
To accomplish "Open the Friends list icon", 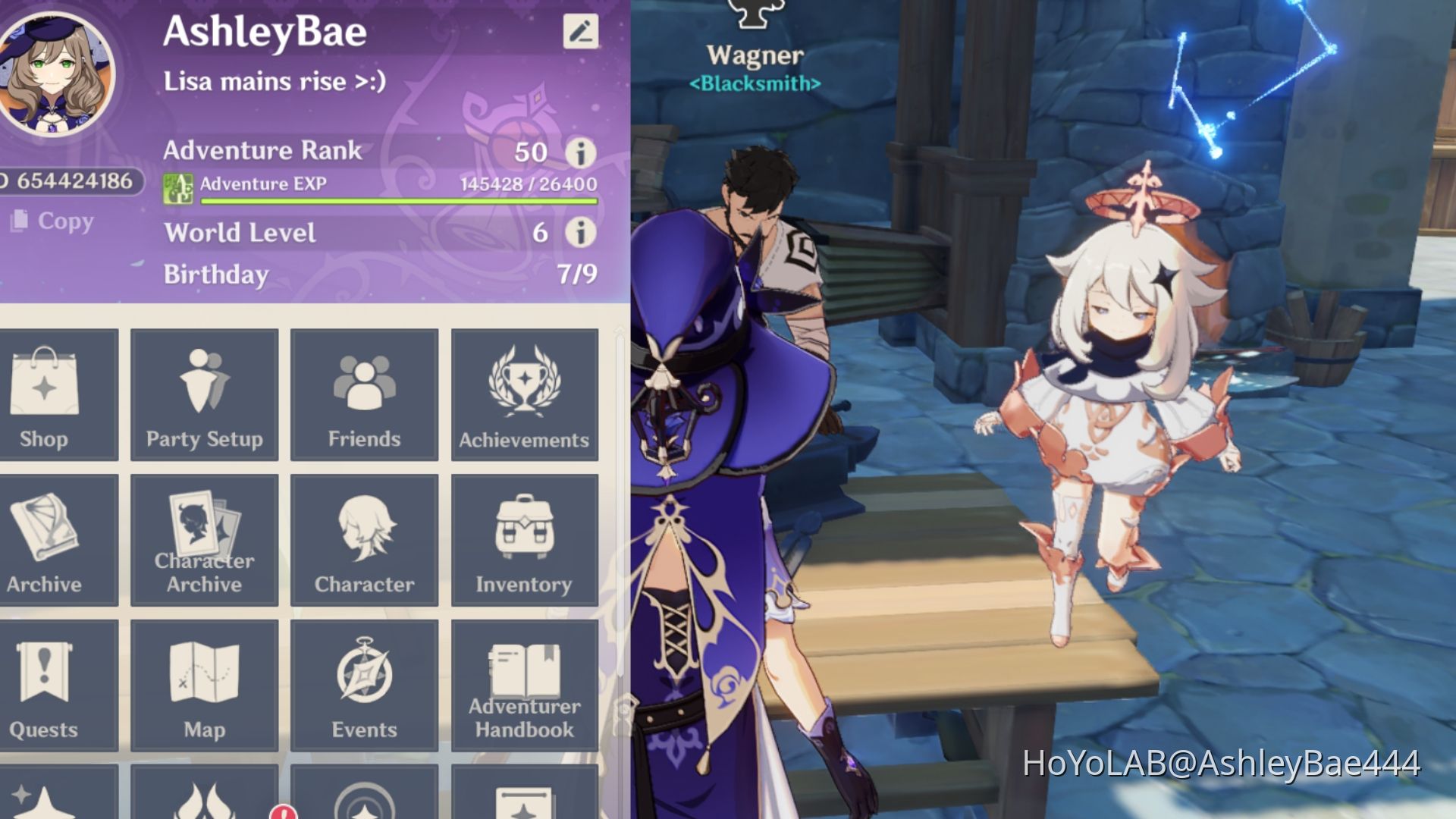I will point(364,394).
